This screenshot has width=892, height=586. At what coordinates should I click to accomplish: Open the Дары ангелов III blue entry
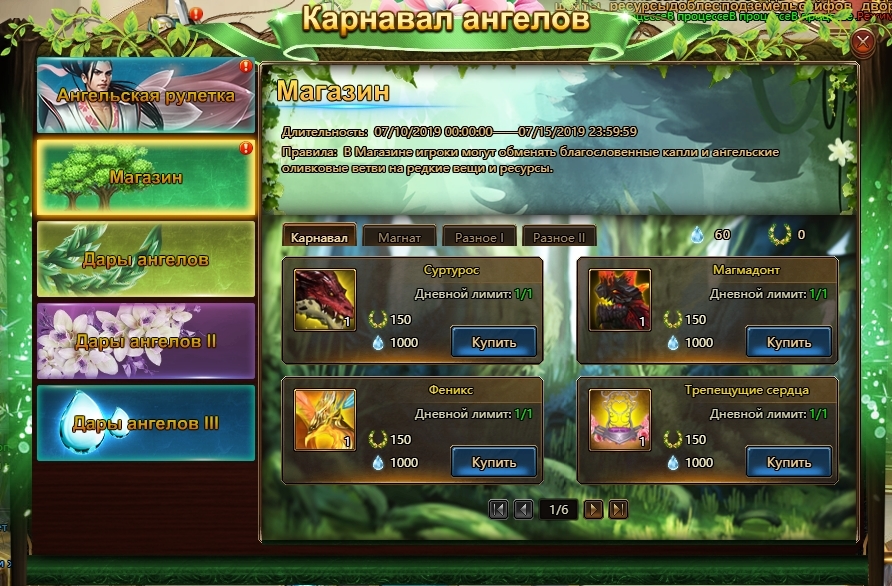click(x=146, y=423)
